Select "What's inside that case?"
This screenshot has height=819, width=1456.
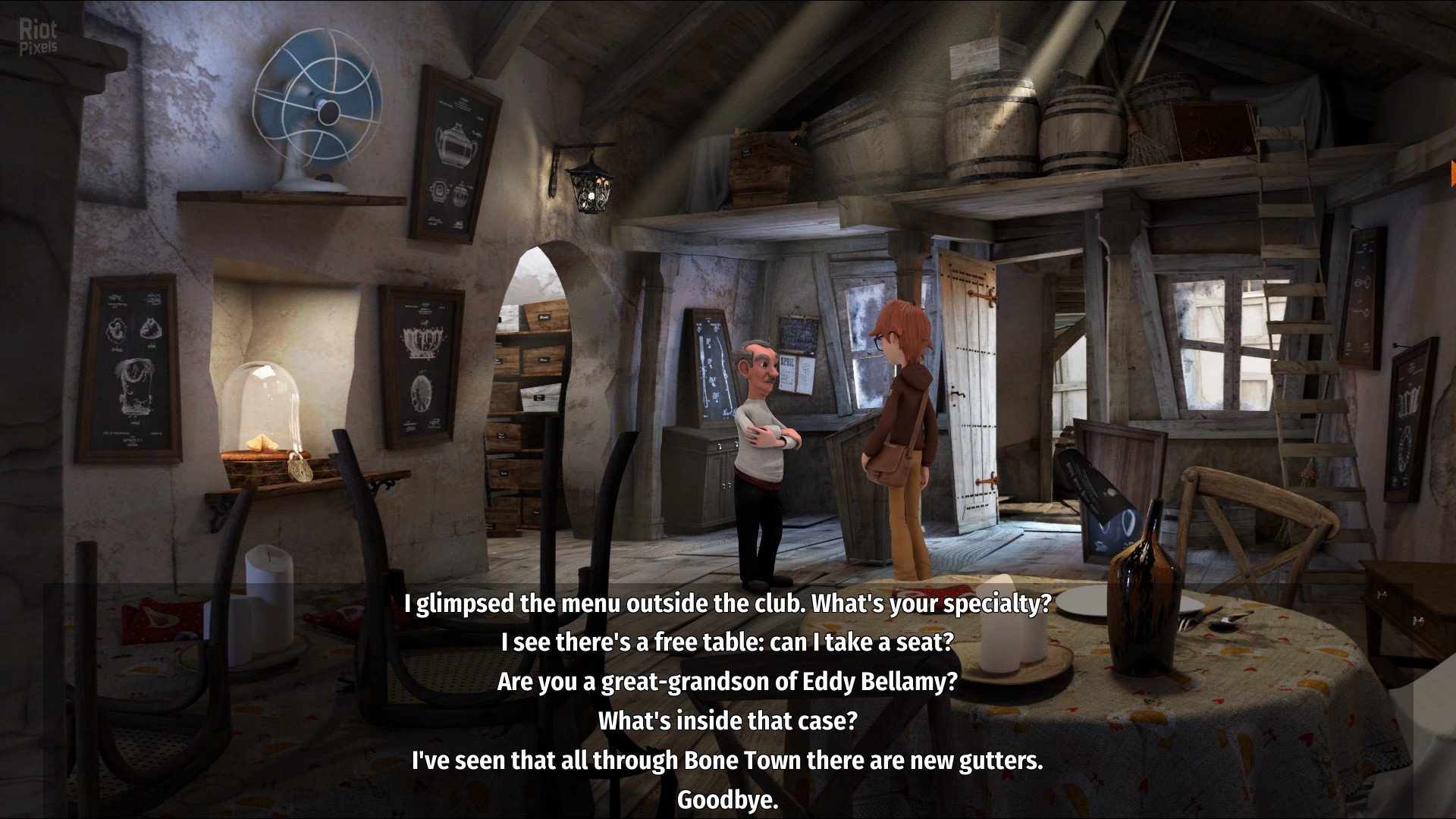(x=726, y=720)
